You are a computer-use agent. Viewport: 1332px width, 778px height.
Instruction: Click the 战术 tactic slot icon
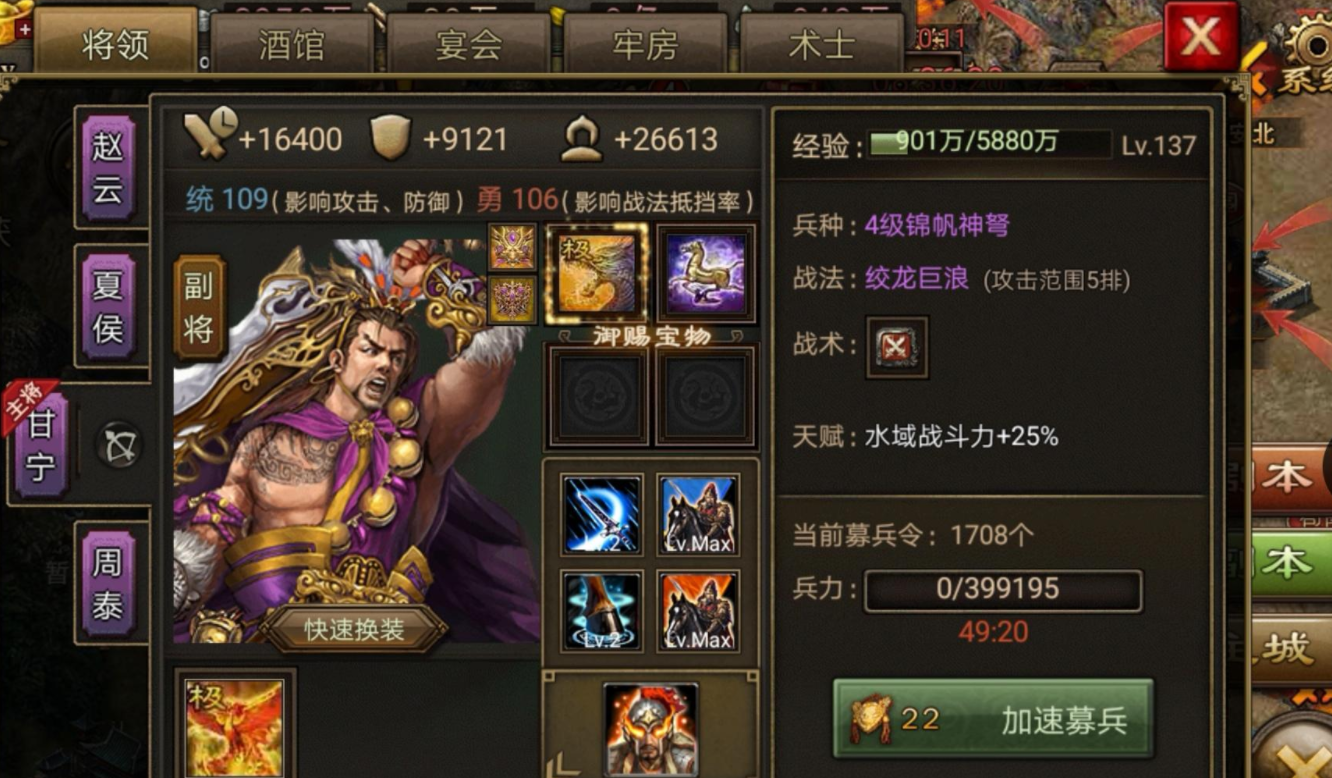[896, 349]
